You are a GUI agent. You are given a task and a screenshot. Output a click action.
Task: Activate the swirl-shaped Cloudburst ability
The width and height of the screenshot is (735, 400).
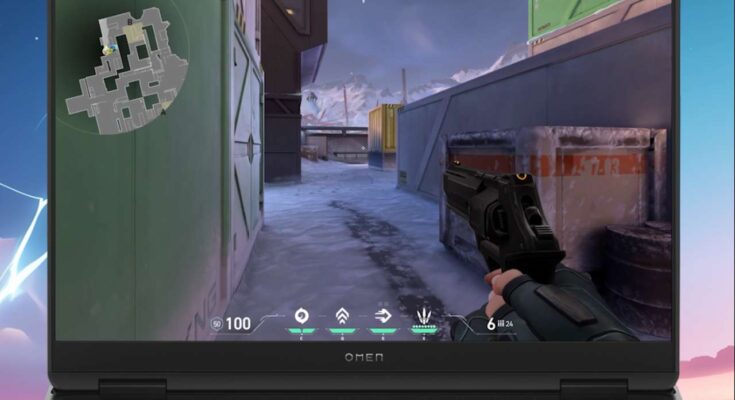(301, 317)
